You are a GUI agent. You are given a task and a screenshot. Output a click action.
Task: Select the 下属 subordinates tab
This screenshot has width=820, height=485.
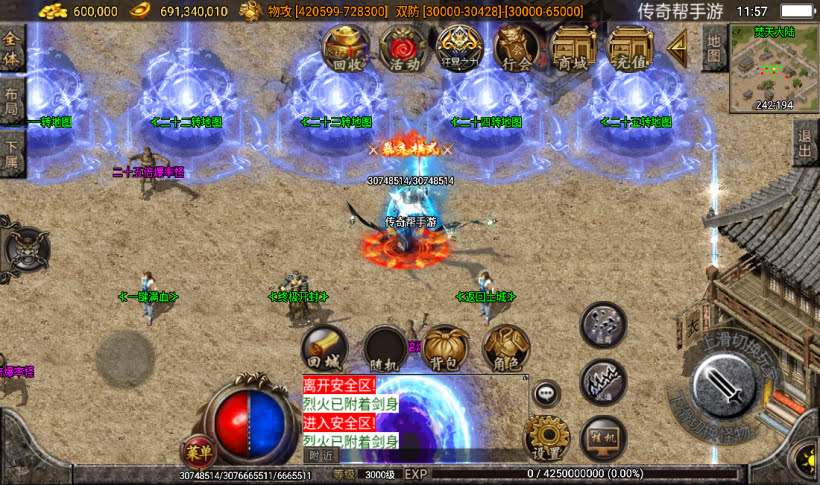click(x=12, y=154)
